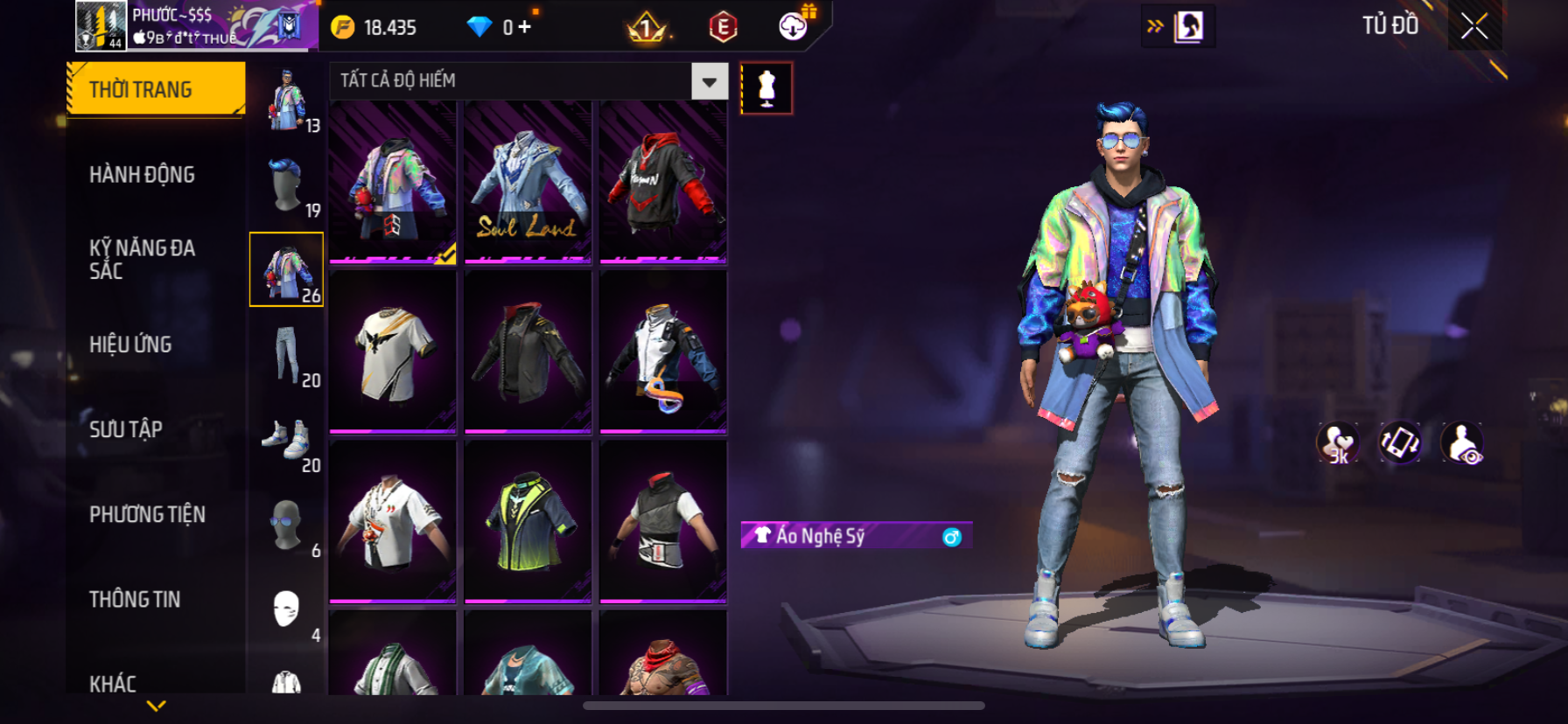Open the player profile banner

tap(196, 26)
